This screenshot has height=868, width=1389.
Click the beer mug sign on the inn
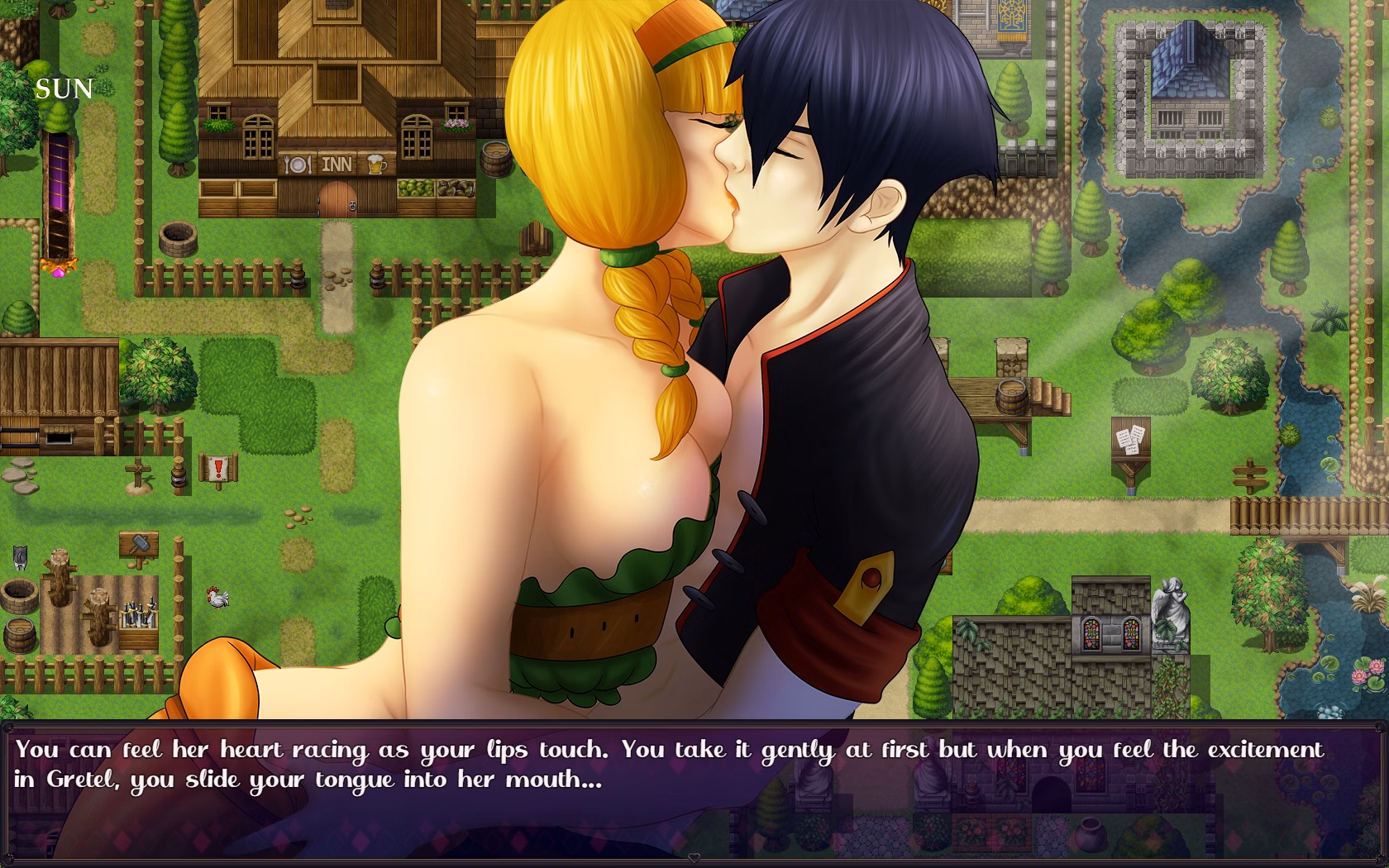coord(377,163)
